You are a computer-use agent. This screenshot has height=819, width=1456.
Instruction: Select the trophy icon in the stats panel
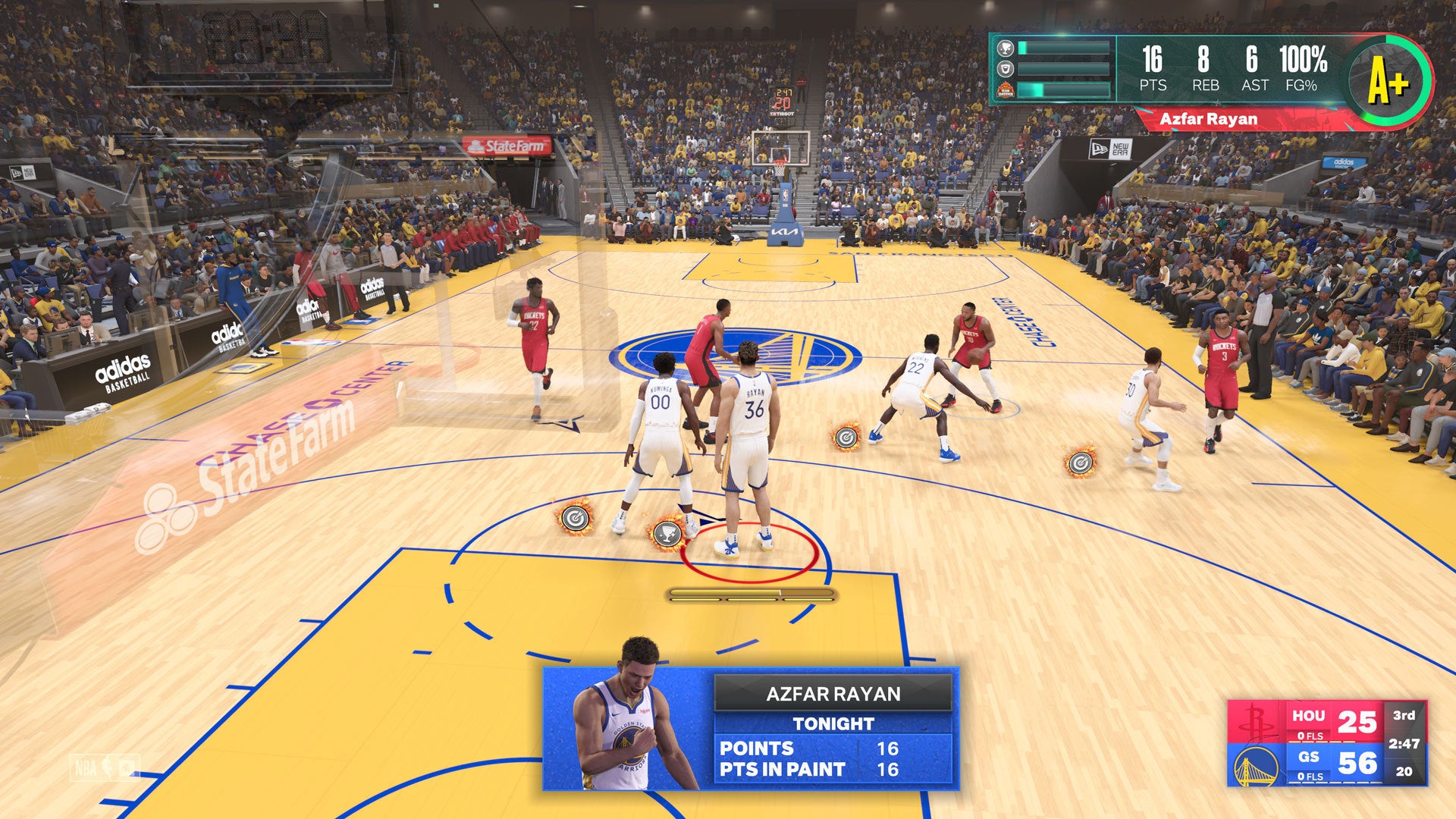(1006, 49)
